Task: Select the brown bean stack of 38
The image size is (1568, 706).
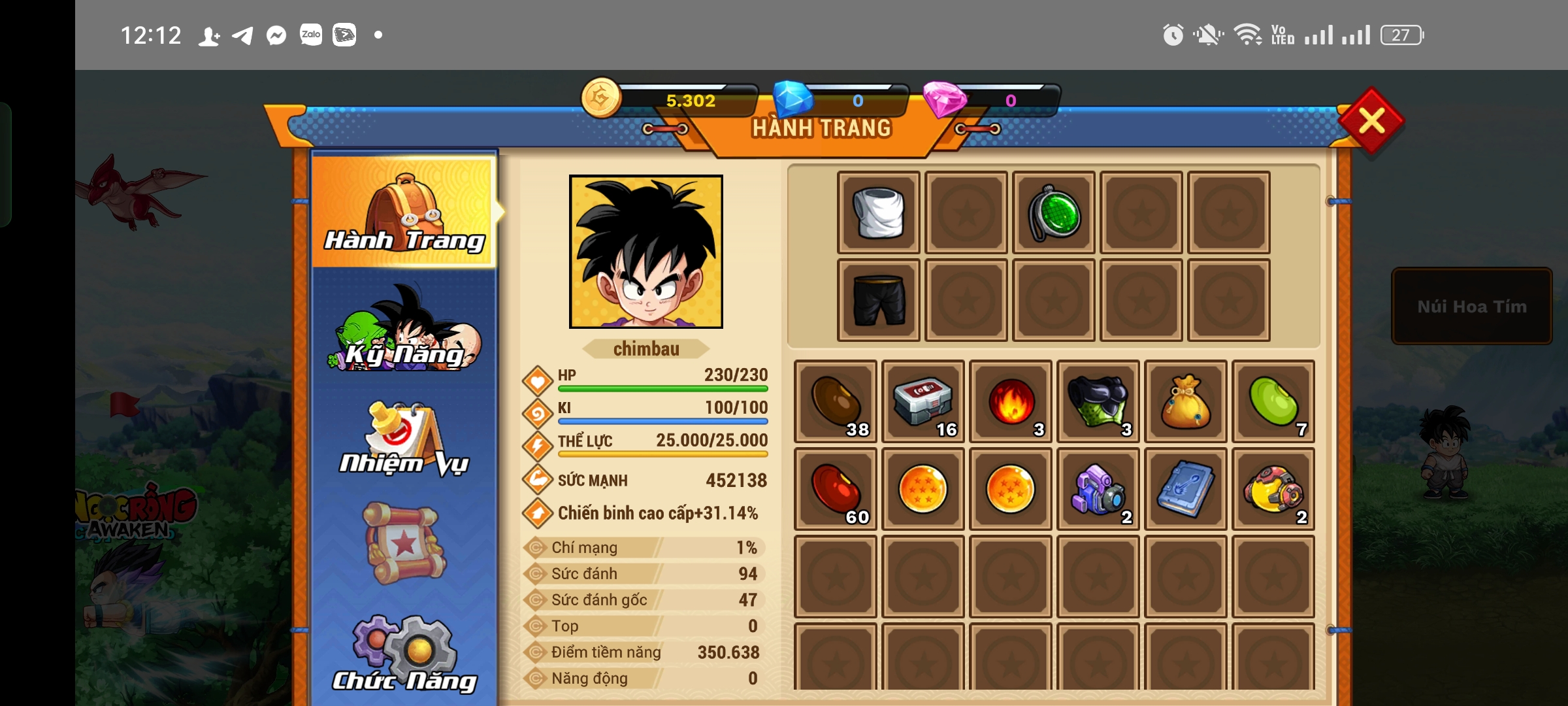Action: pos(836,401)
